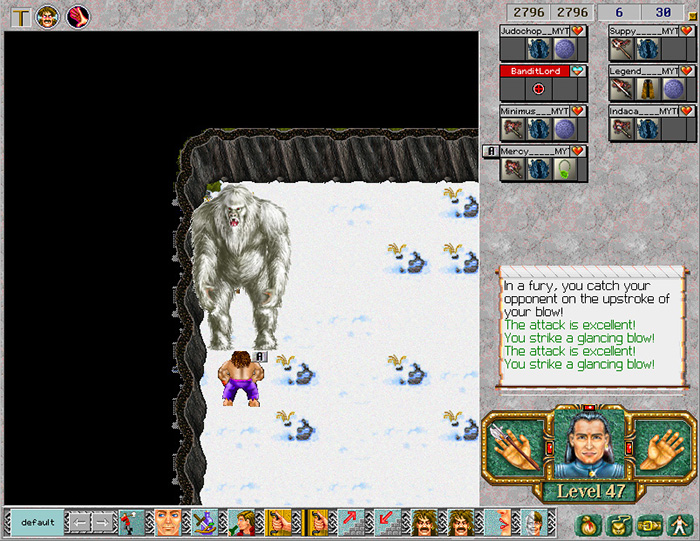
Task: Activate the red hand icon
Action: coord(77,16)
